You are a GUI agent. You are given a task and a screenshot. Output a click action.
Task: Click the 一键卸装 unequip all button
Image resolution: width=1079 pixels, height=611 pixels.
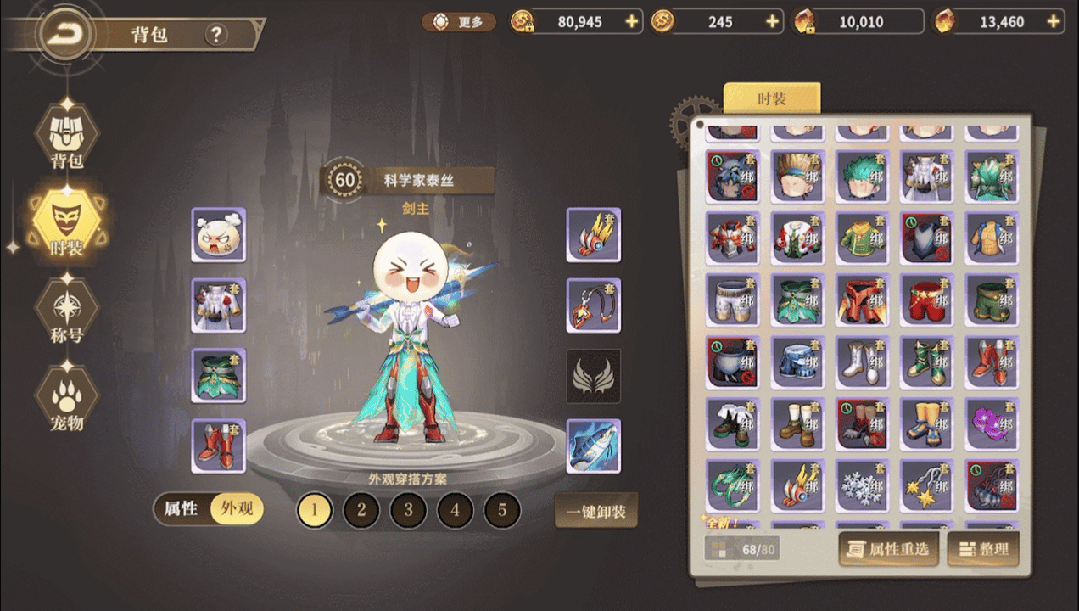coord(596,511)
